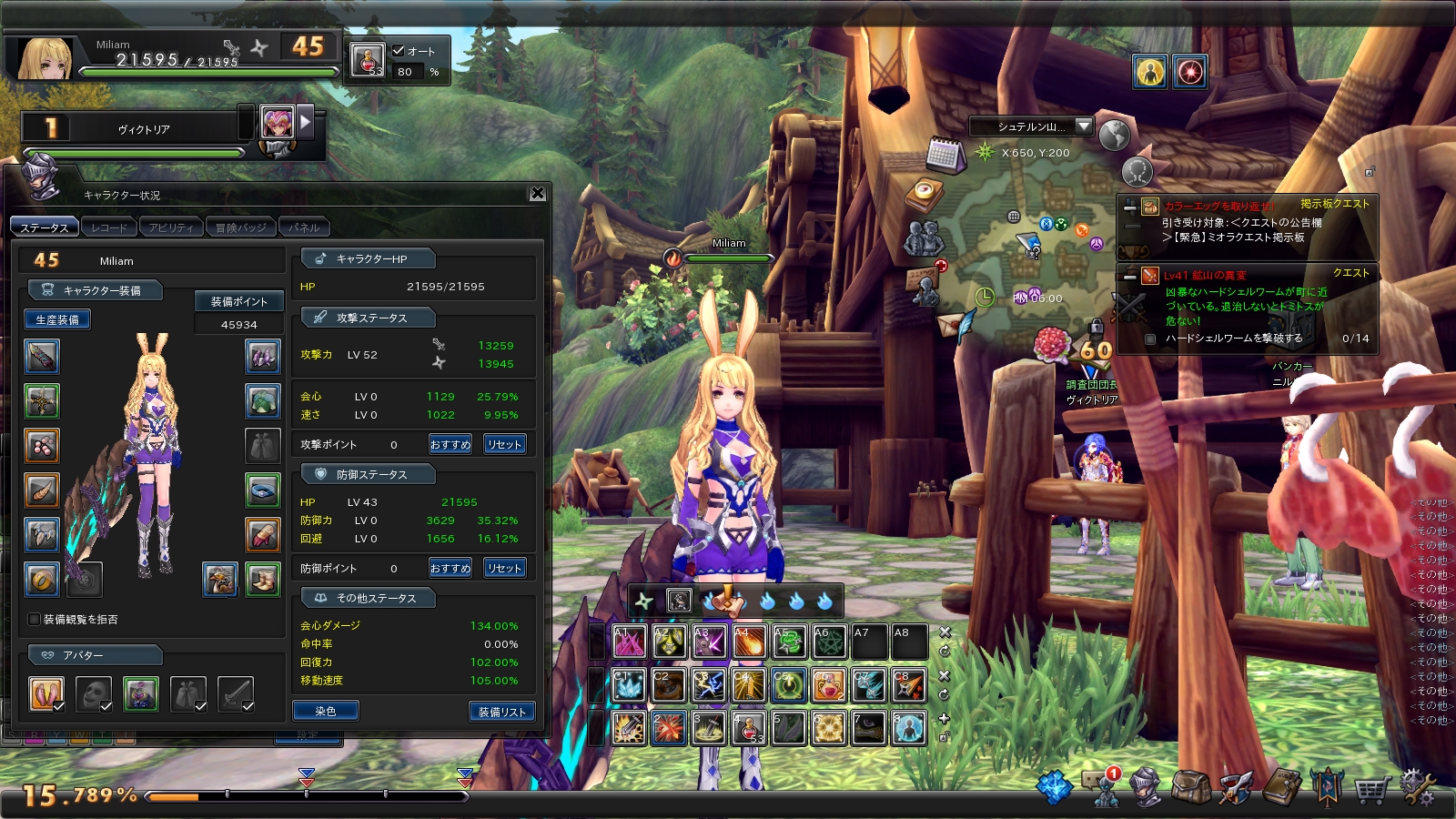Open the 装備リスト equipment list
The image size is (1456, 819).
[x=501, y=712]
